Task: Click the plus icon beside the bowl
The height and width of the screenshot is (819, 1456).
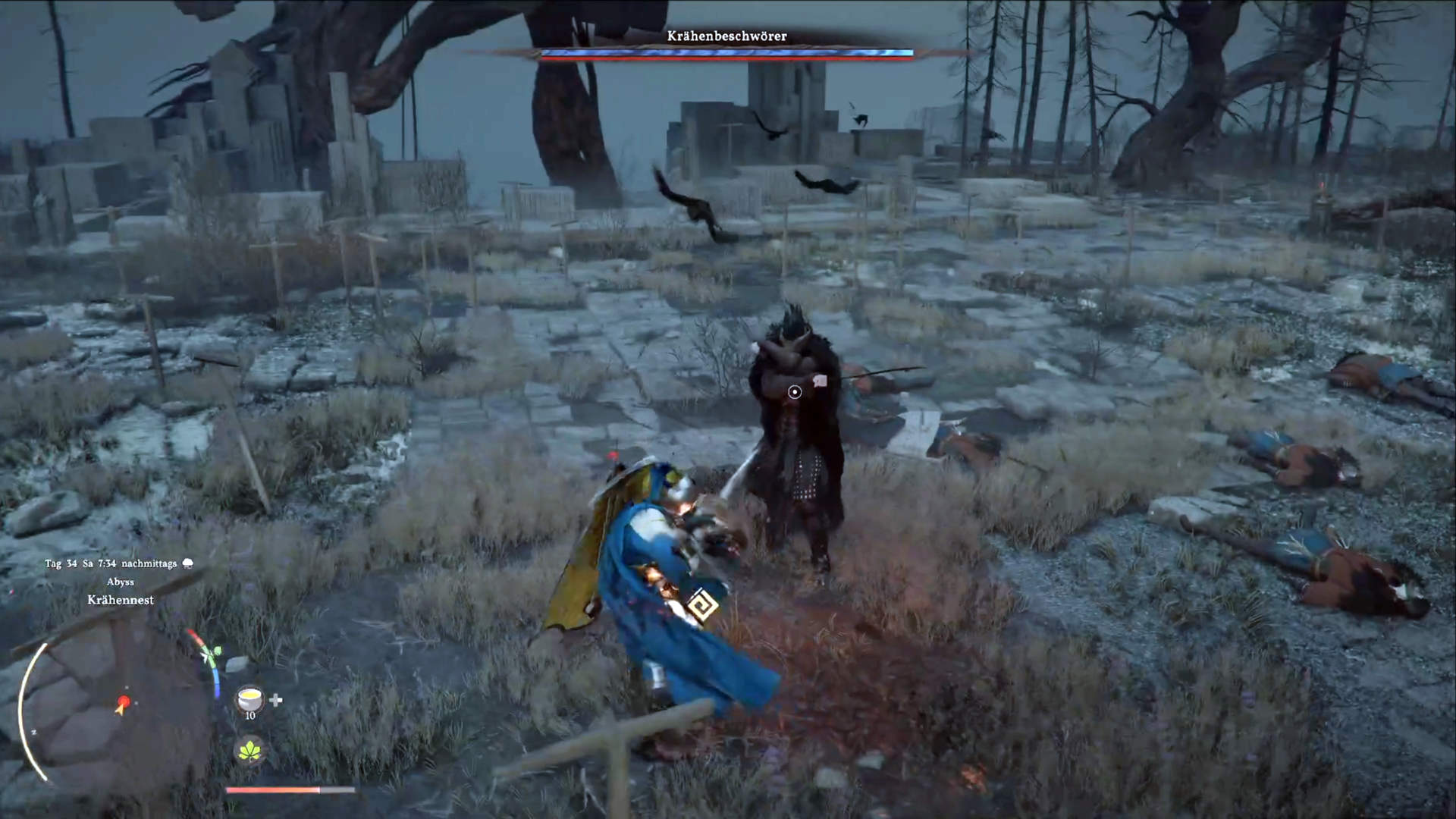Action: pyautogui.click(x=276, y=700)
